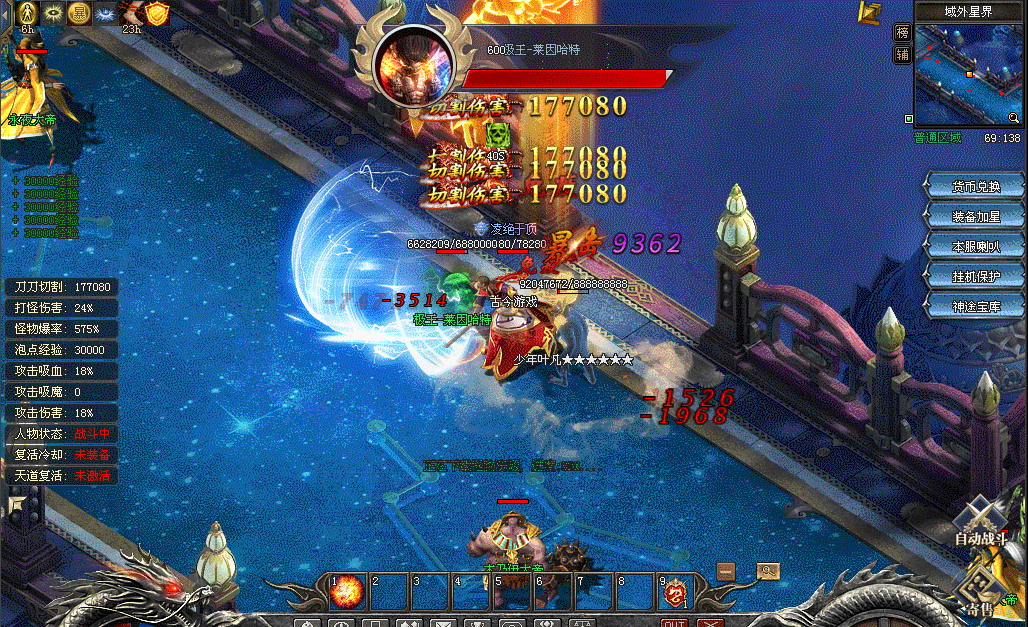The width and height of the screenshot is (1028, 627).
Task: Click the minus collapse button above the hotbar
Action: tap(726, 571)
